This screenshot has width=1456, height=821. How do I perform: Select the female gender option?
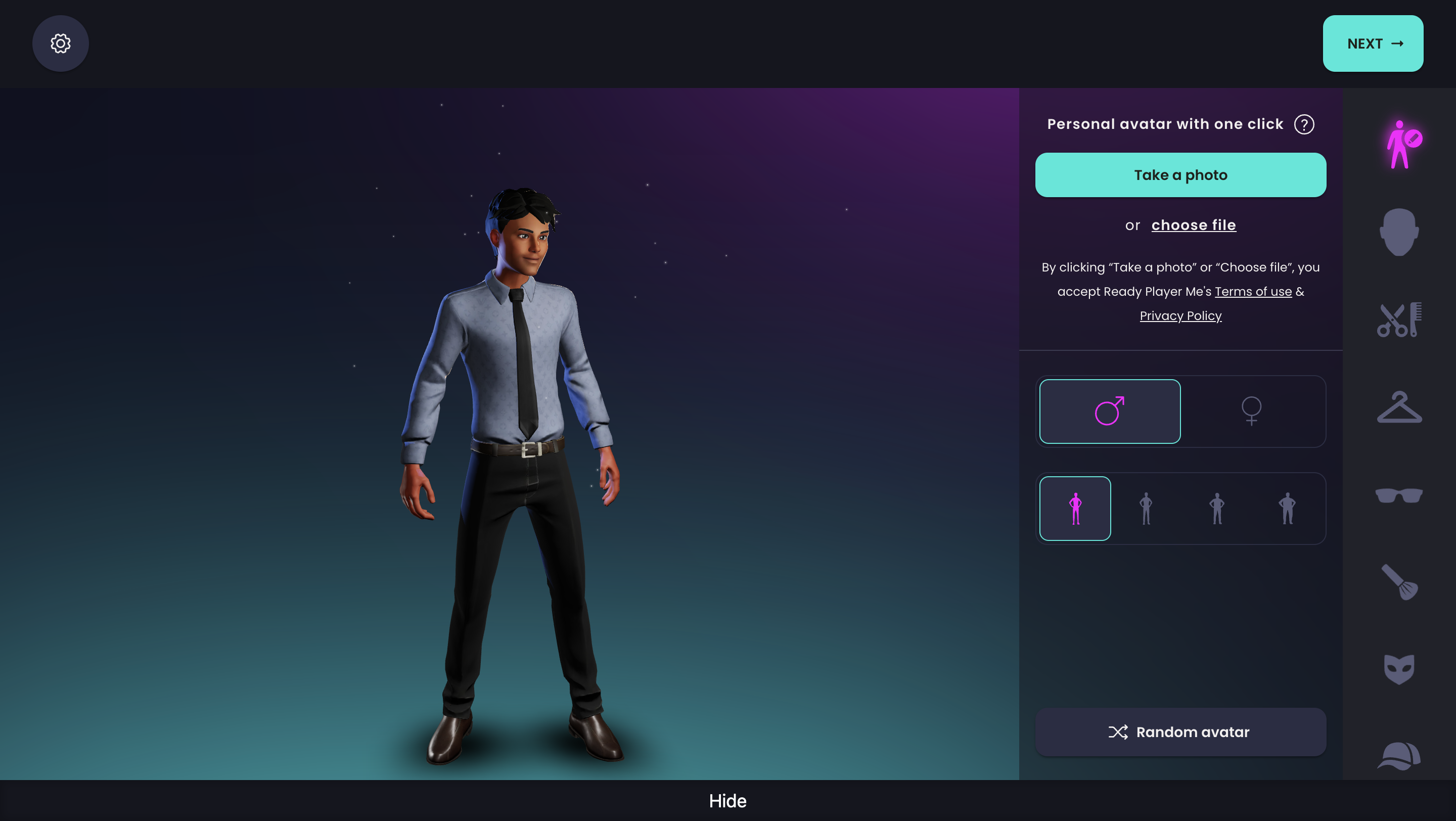click(1251, 412)
